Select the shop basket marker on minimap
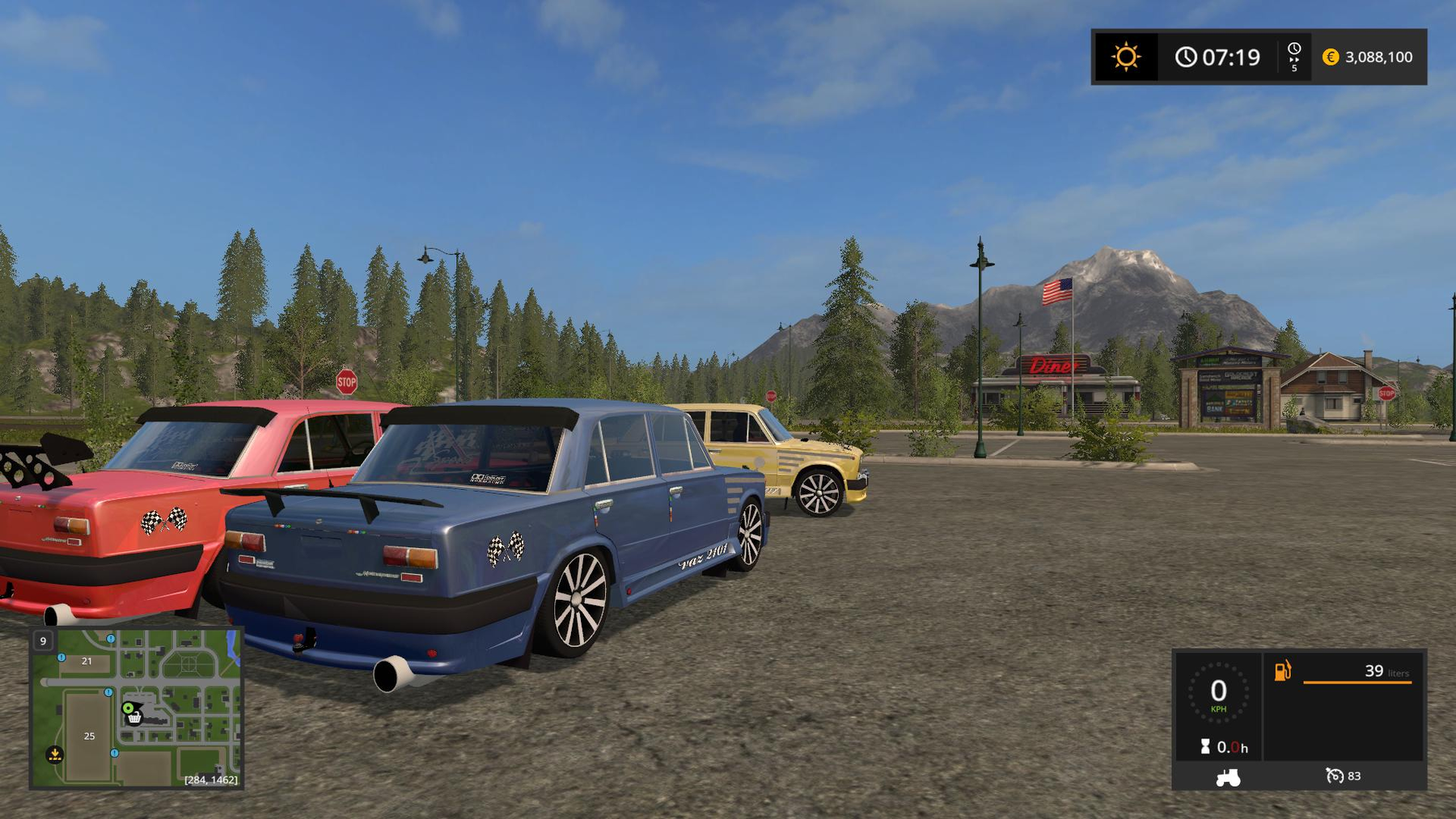 coord(135,717)
